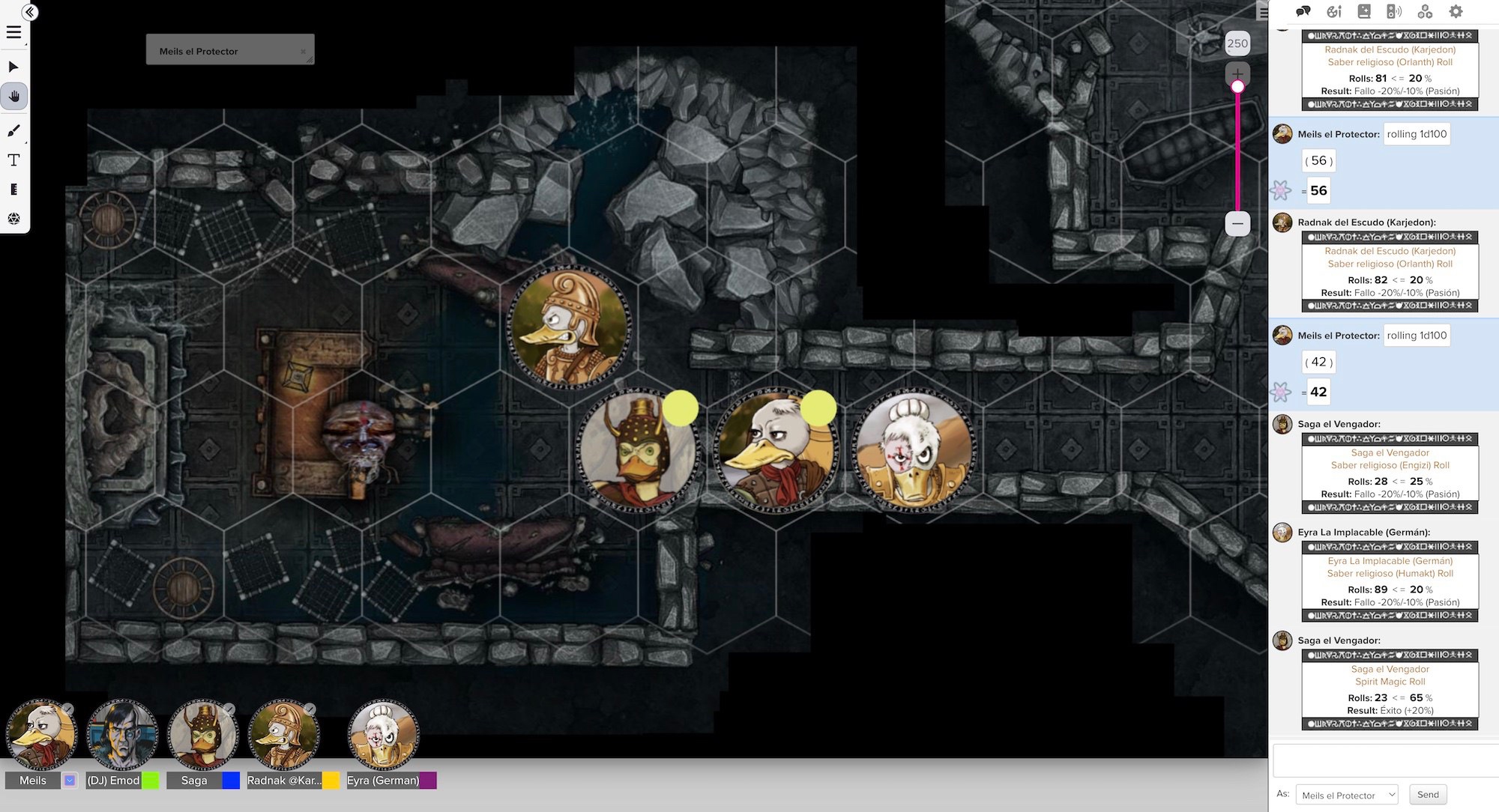1499x812 pixels.
Task: Open the dice rolling tool
Action: [x=13, y=219]
